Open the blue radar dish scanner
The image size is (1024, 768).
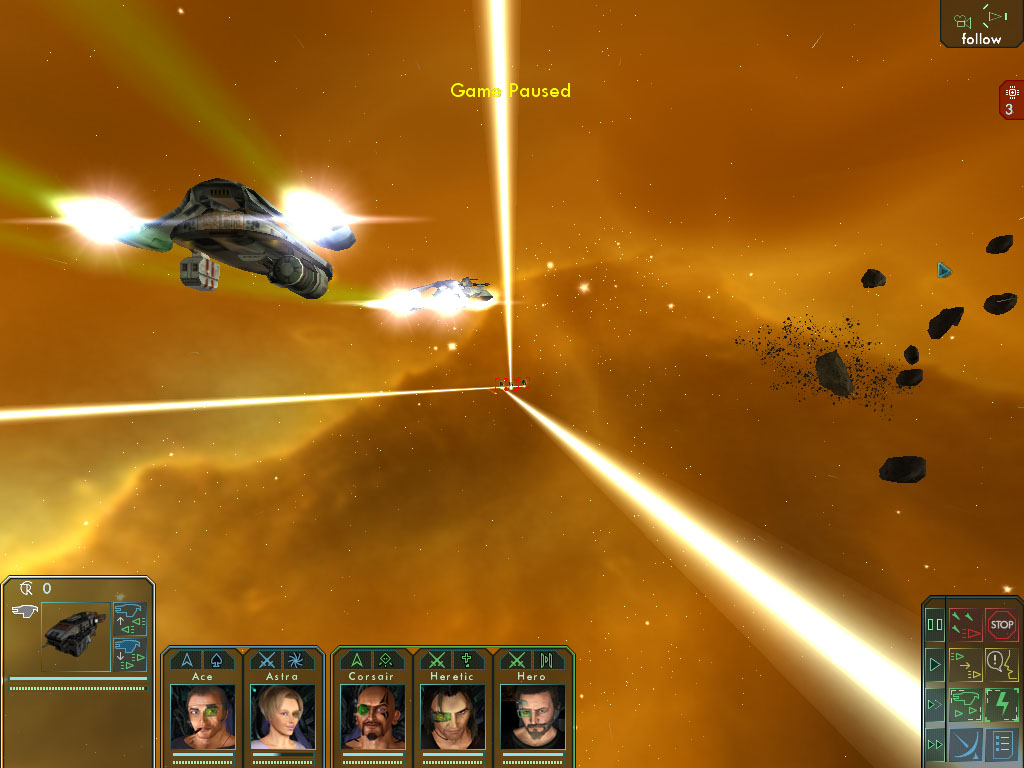point(965,744)
